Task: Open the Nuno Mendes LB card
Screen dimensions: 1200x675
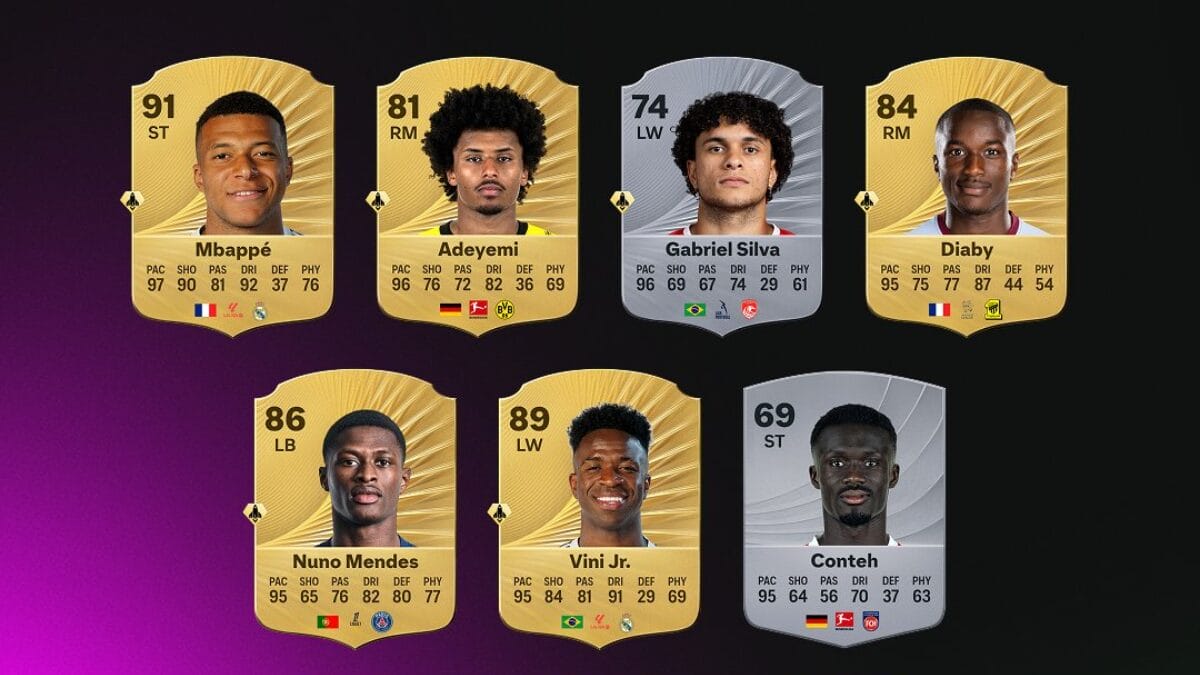Action: coord(355,508)
